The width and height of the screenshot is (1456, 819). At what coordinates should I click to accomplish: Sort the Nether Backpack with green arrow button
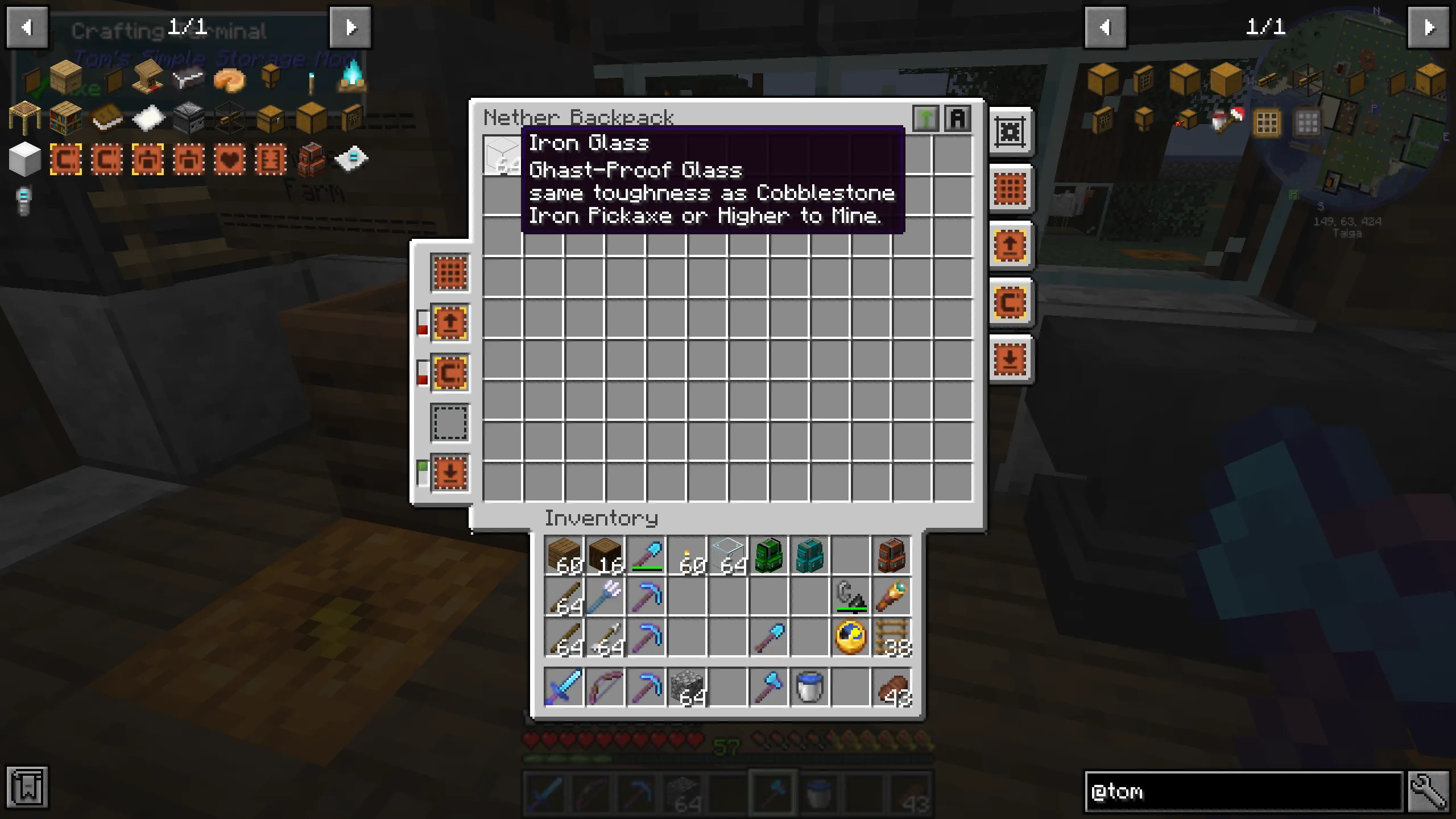(x=926, y=118)
